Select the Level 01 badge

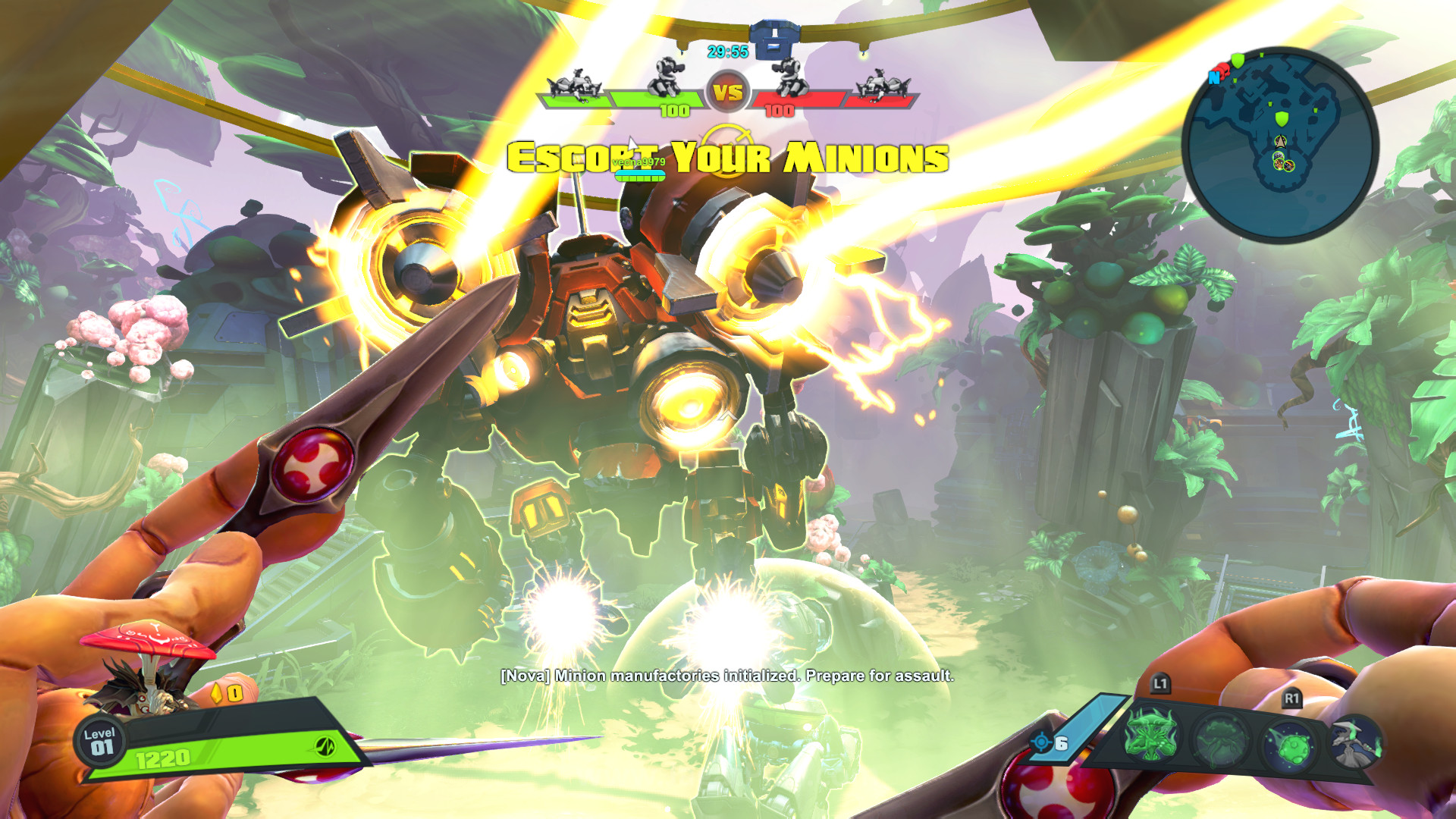tap(100, 741)
